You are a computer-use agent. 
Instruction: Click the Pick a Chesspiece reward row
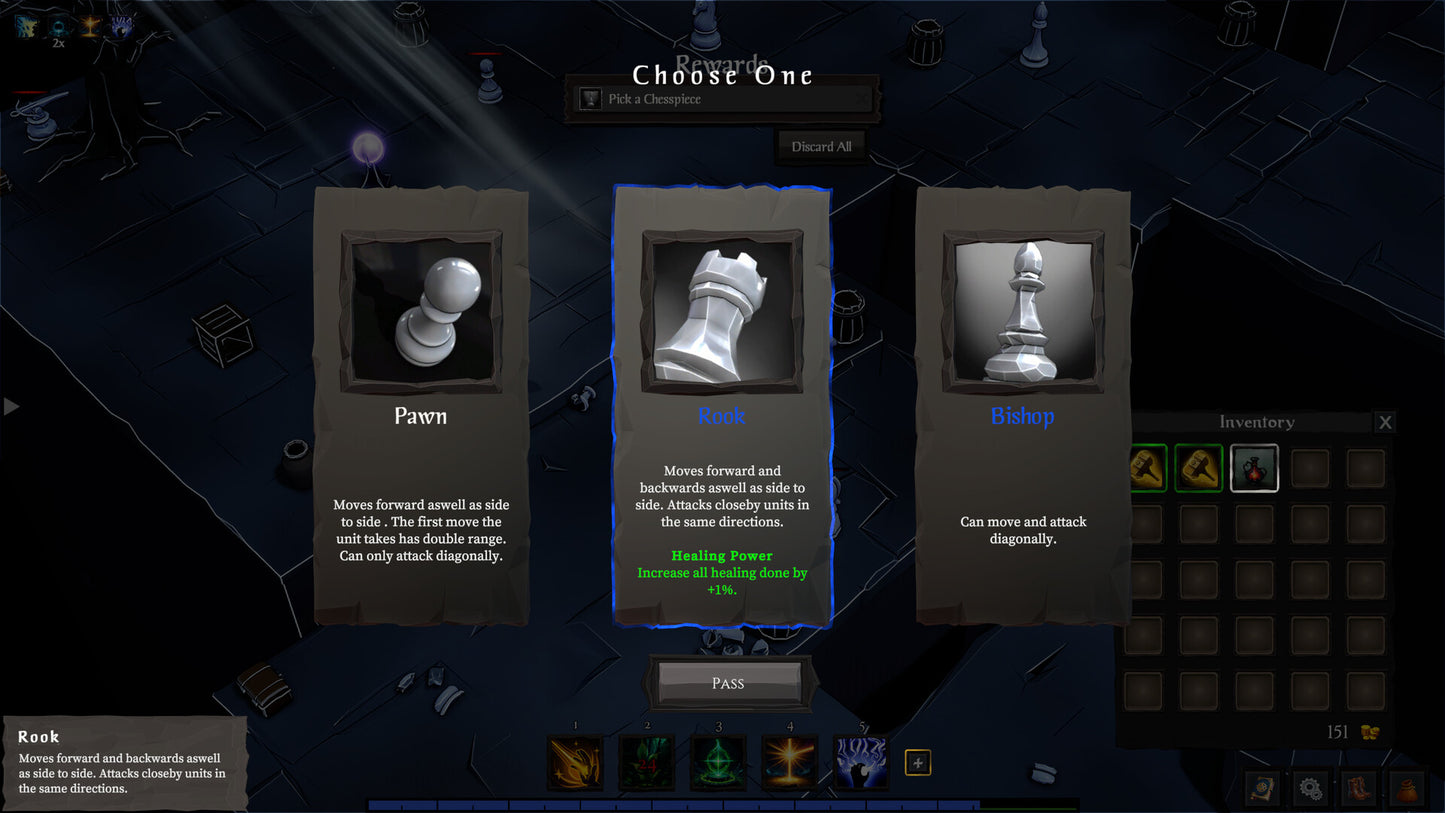(x=722, y=99)
